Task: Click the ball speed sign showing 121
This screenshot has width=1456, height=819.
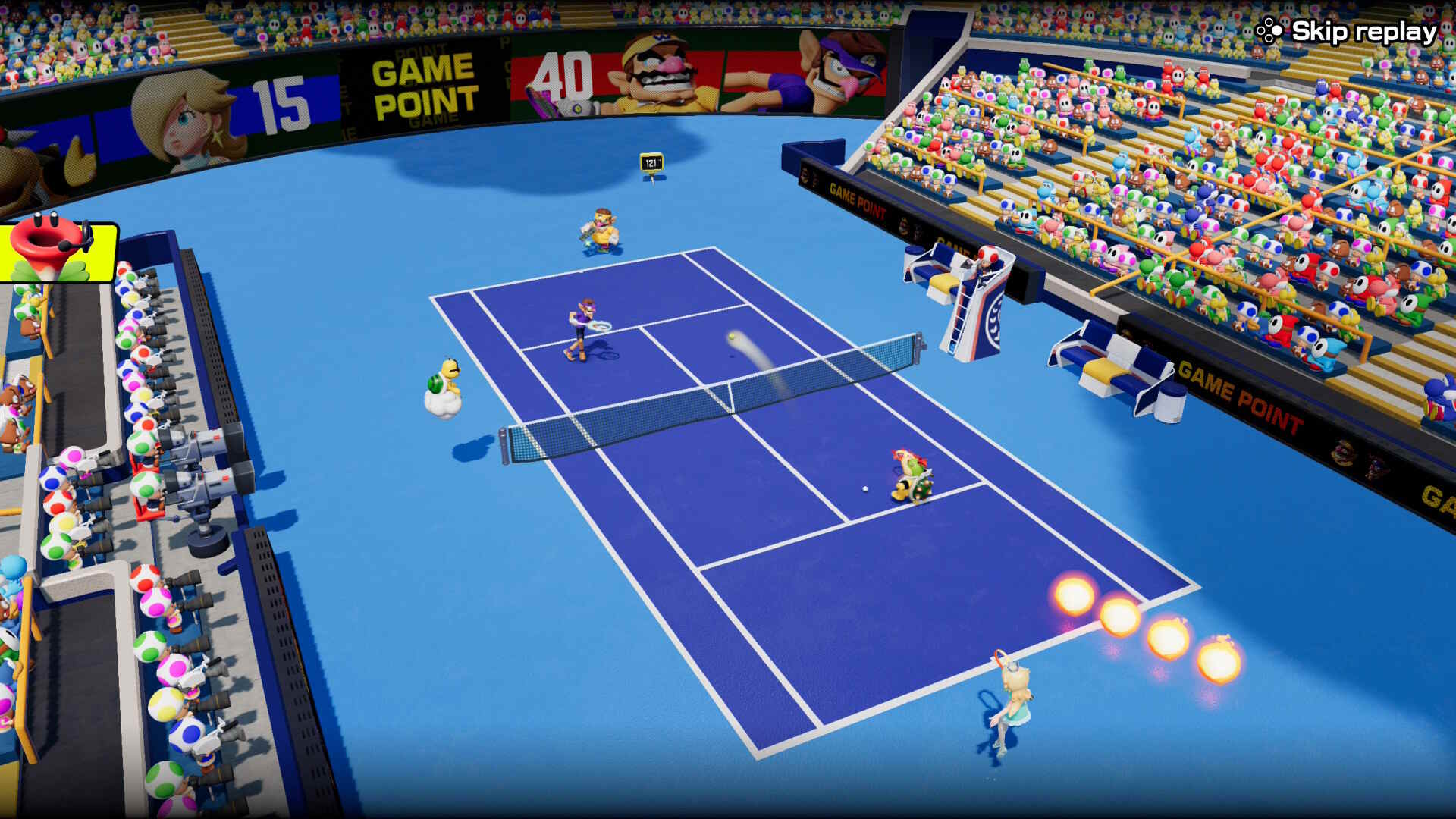Action: (651, 162)
